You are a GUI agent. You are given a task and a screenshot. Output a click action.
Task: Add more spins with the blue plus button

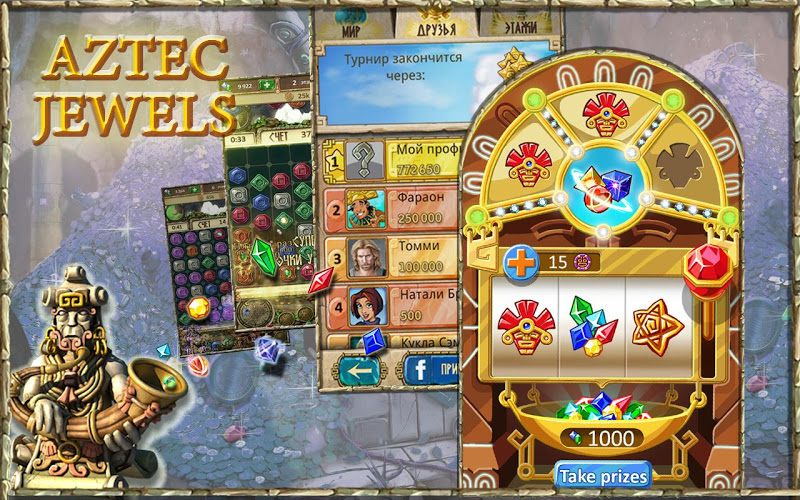(x=521, y=261)
